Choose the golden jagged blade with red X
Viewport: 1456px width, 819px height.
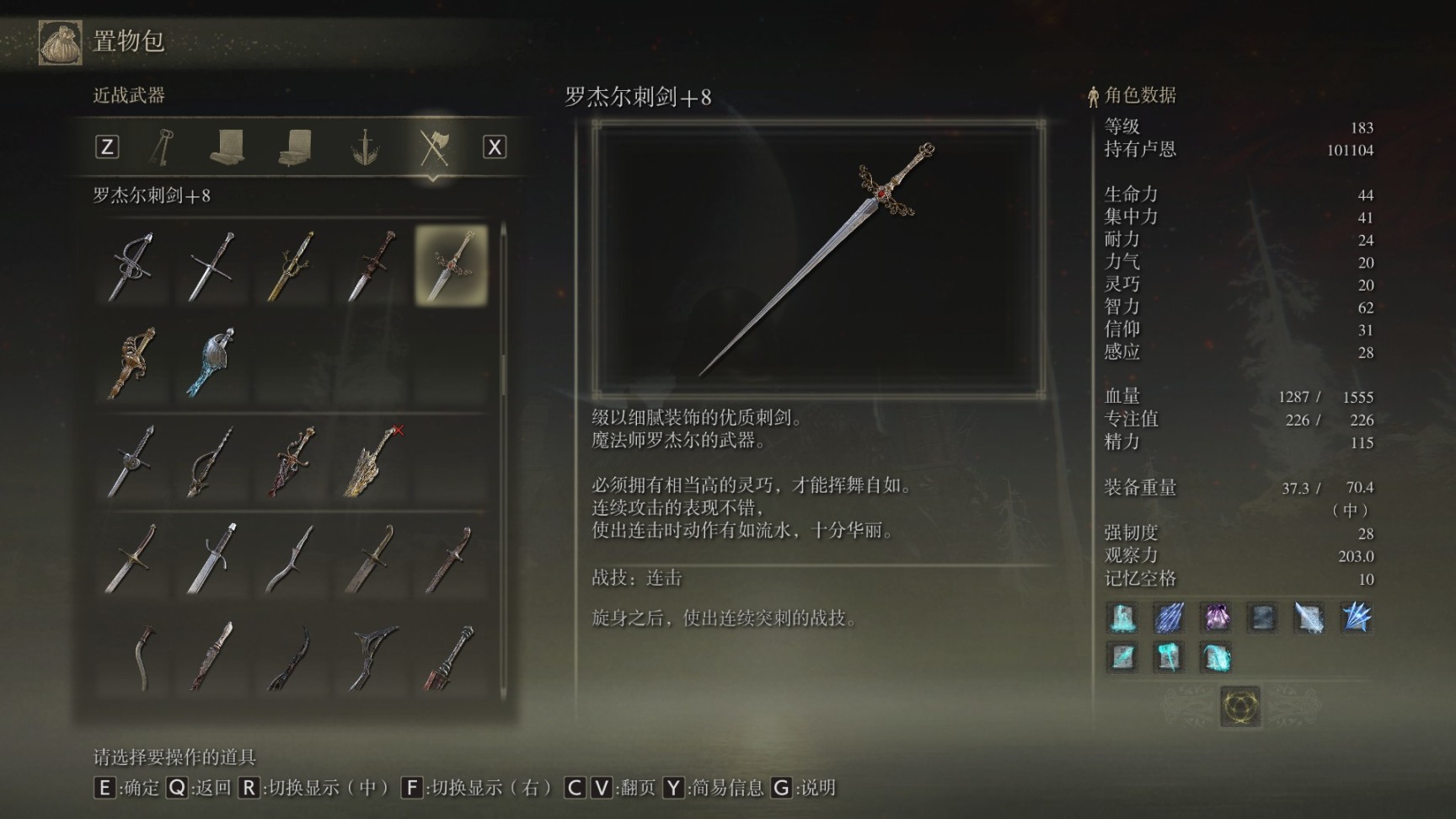click(372, 461)
